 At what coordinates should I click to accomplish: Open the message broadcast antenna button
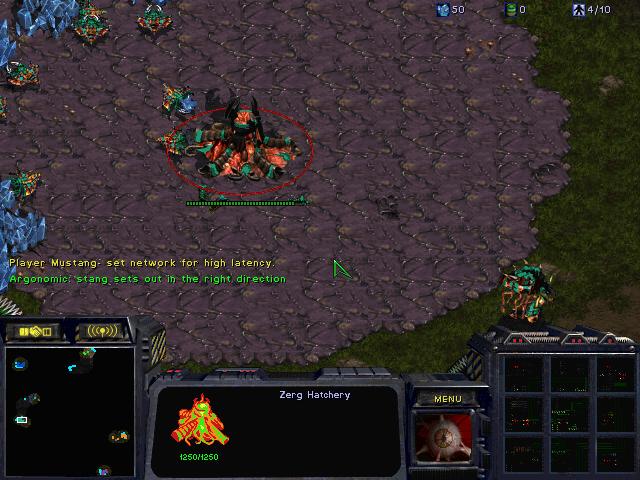[103, 331]
